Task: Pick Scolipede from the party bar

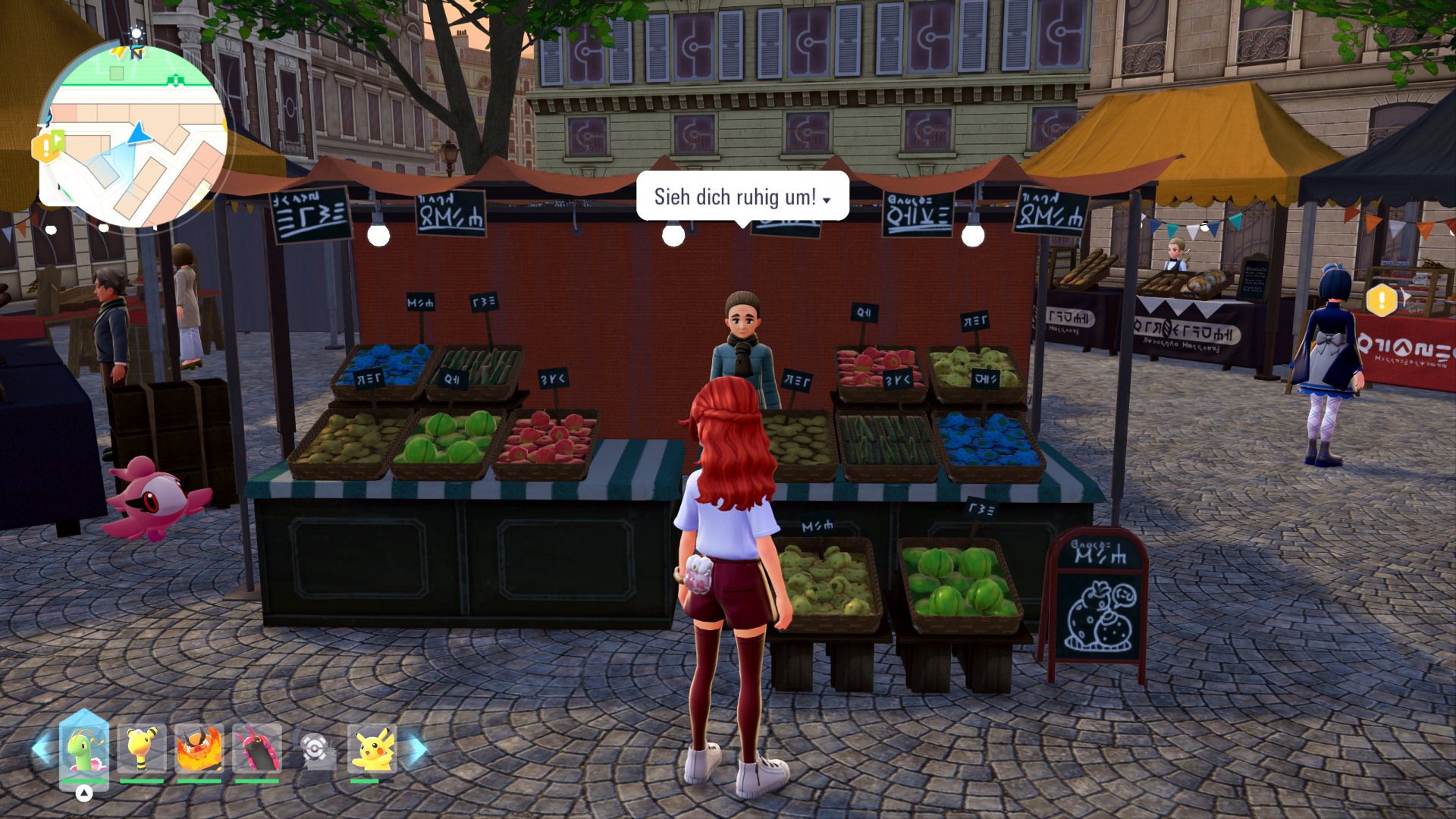Action: (x=257, y=749)
